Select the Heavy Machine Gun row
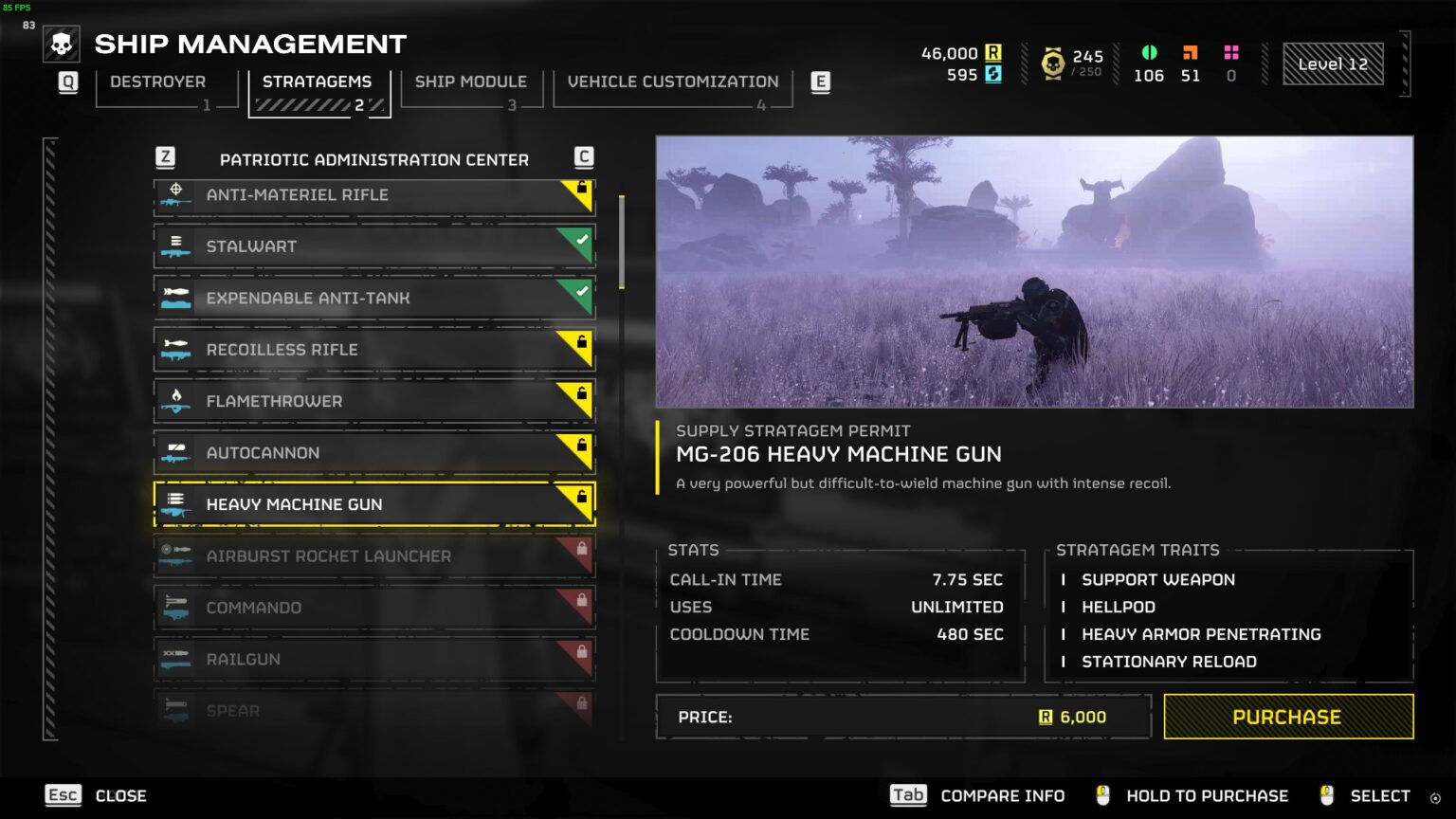The width and height of the screenshot is (1456, 819). pos(373,504)
